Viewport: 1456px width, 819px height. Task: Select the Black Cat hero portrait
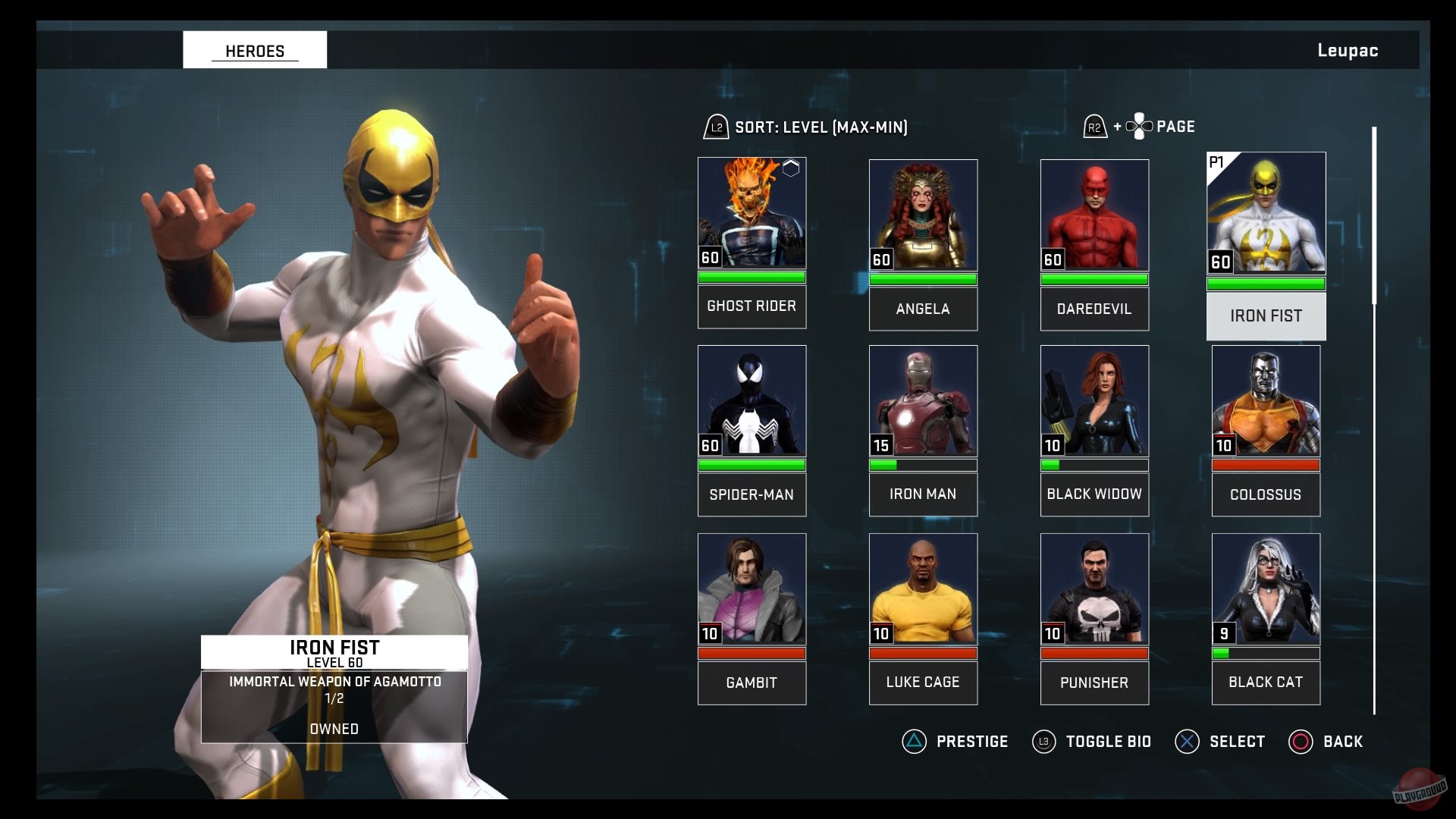(1266, 590)
